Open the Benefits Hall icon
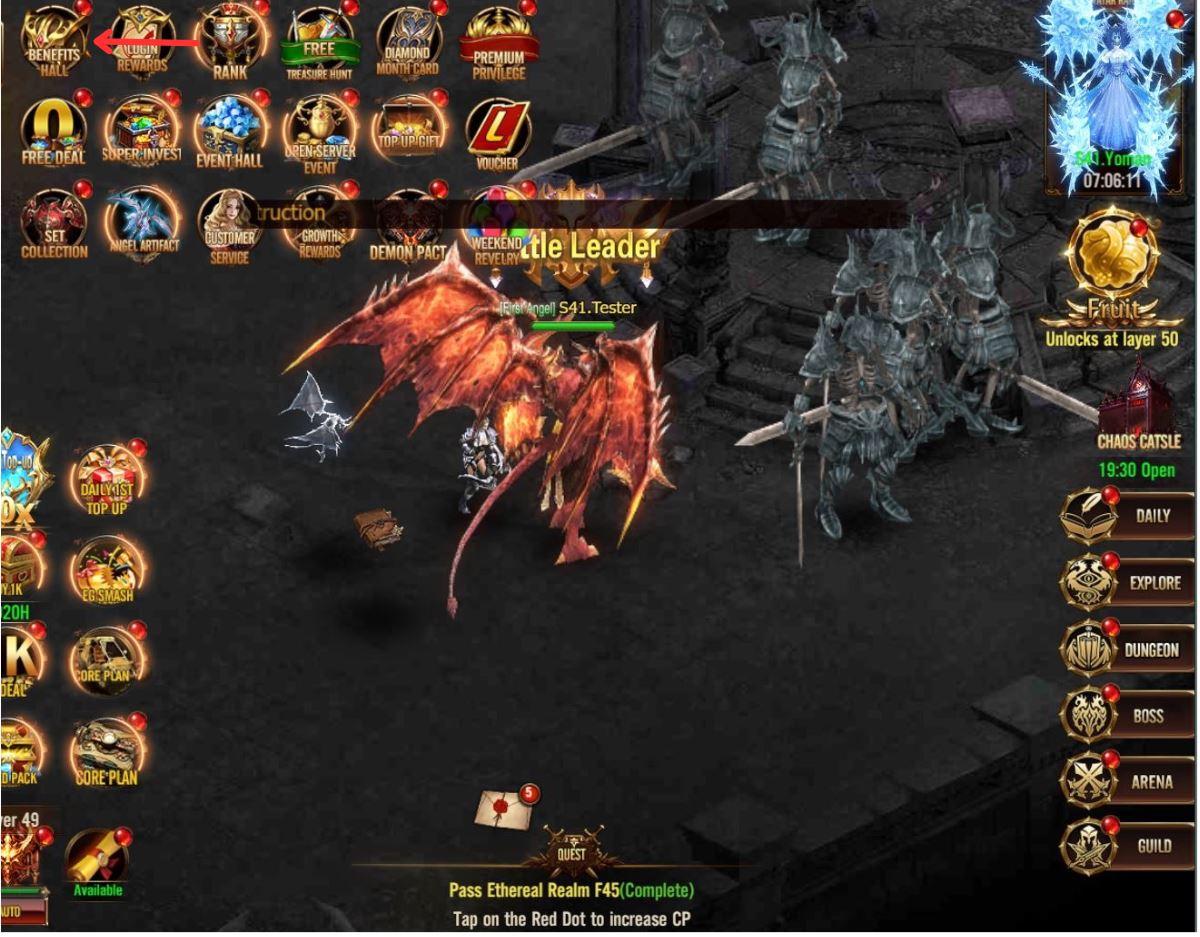This screenshot has width=1200, height=937. [54, 40]
